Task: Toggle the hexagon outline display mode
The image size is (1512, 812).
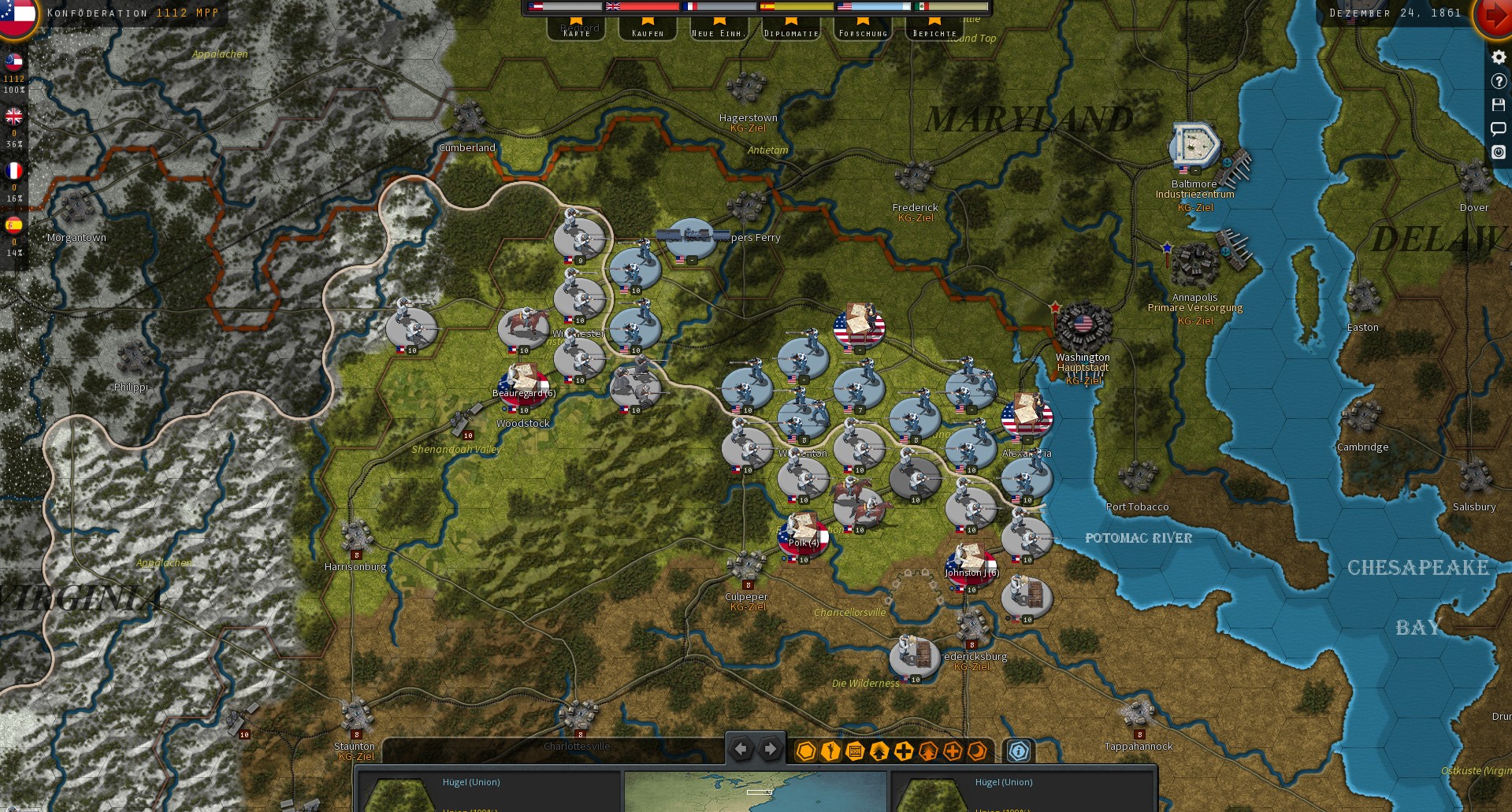Action: tap(805, 751)
